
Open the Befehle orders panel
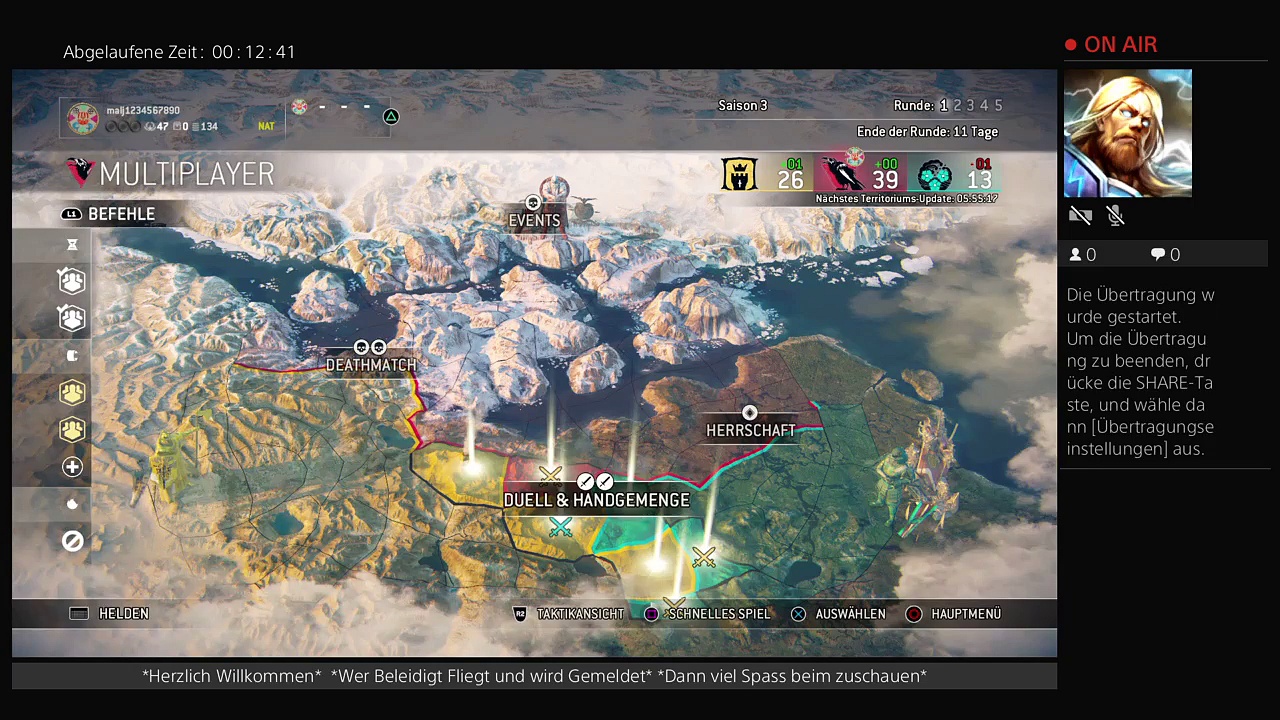coord(110,214)
